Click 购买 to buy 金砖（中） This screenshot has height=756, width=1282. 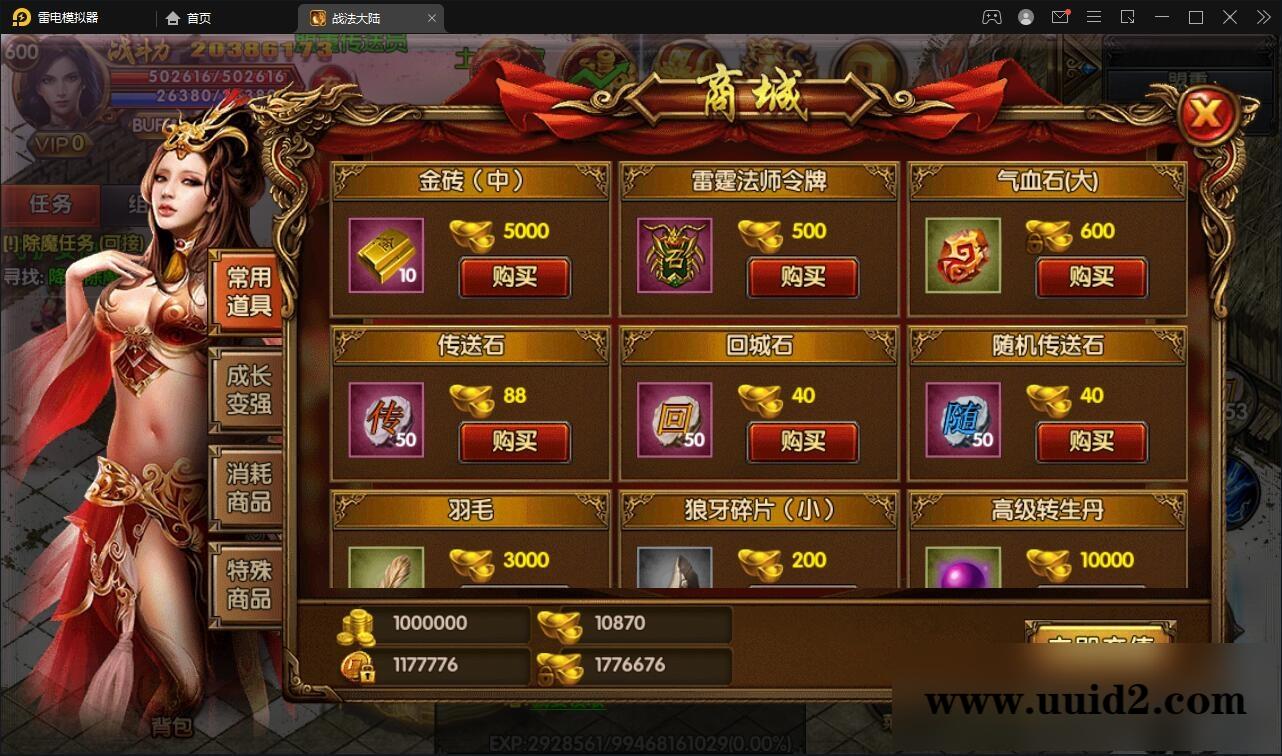[x=514, y=279]
